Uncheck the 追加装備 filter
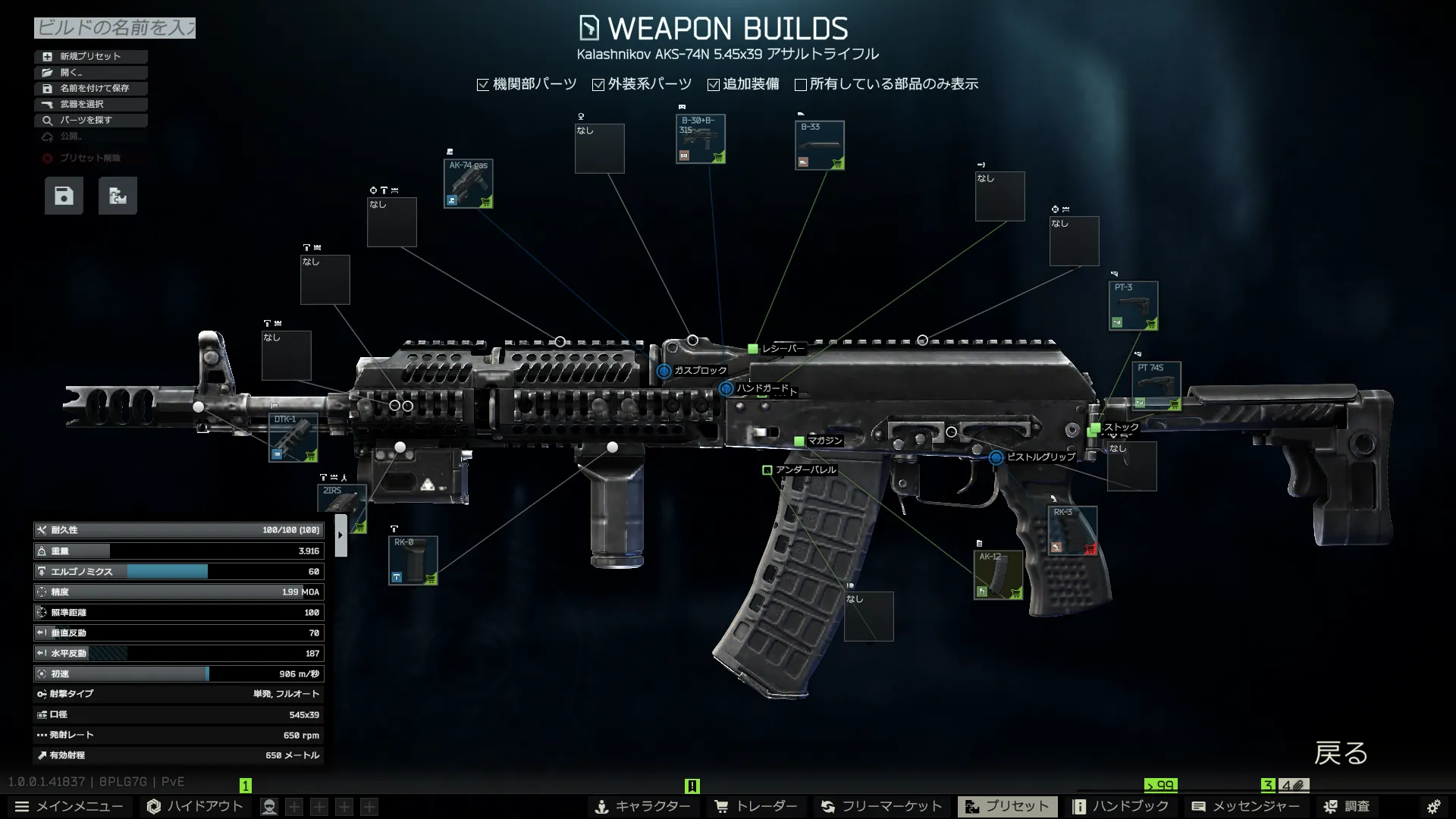1456x819 pixels. [x=714, y=84]
